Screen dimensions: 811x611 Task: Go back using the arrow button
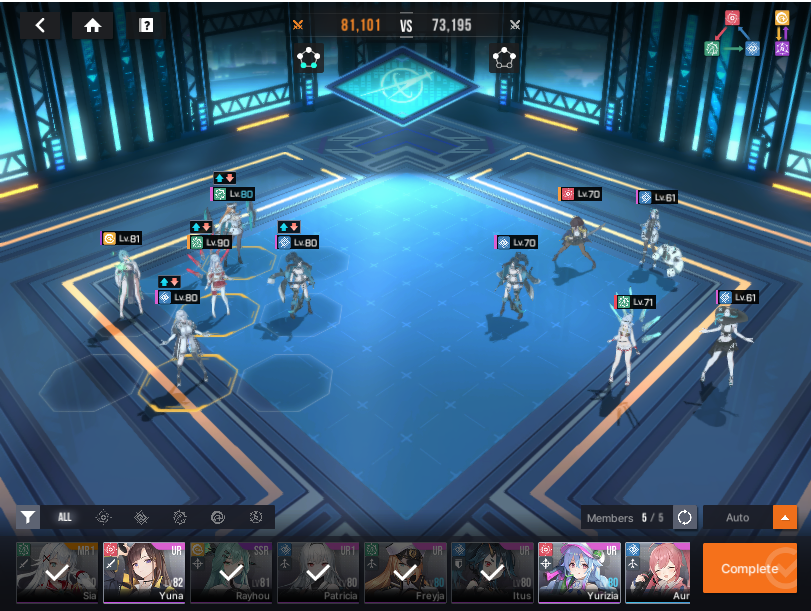tap(40, 26)
